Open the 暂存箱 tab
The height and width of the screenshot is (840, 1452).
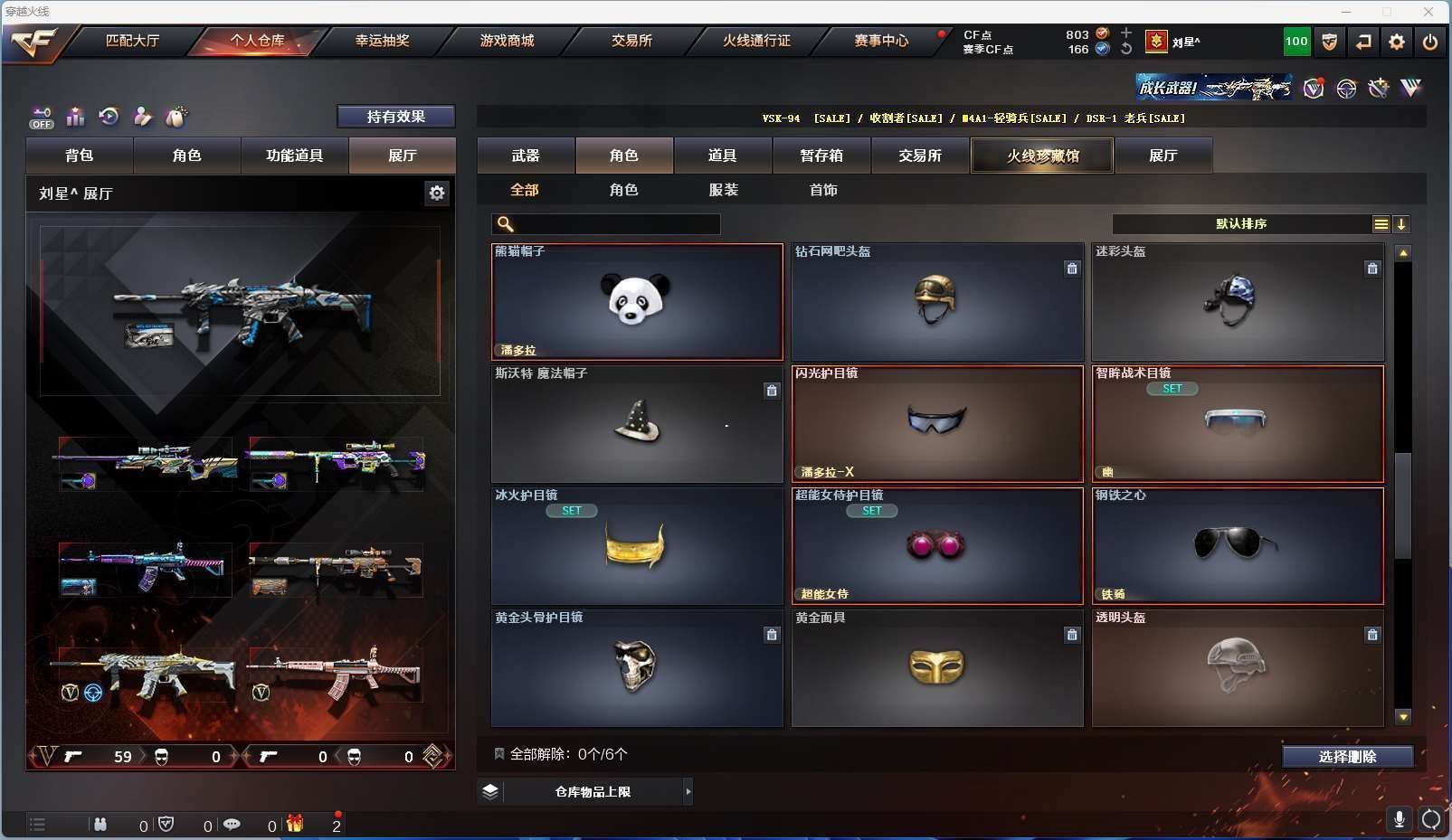(x=821, y=156)
